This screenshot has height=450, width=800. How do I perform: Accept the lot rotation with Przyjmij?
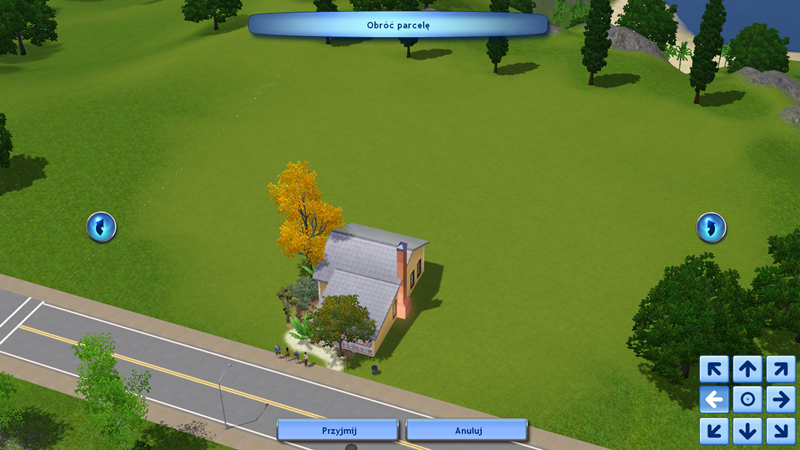coord(337,429)
